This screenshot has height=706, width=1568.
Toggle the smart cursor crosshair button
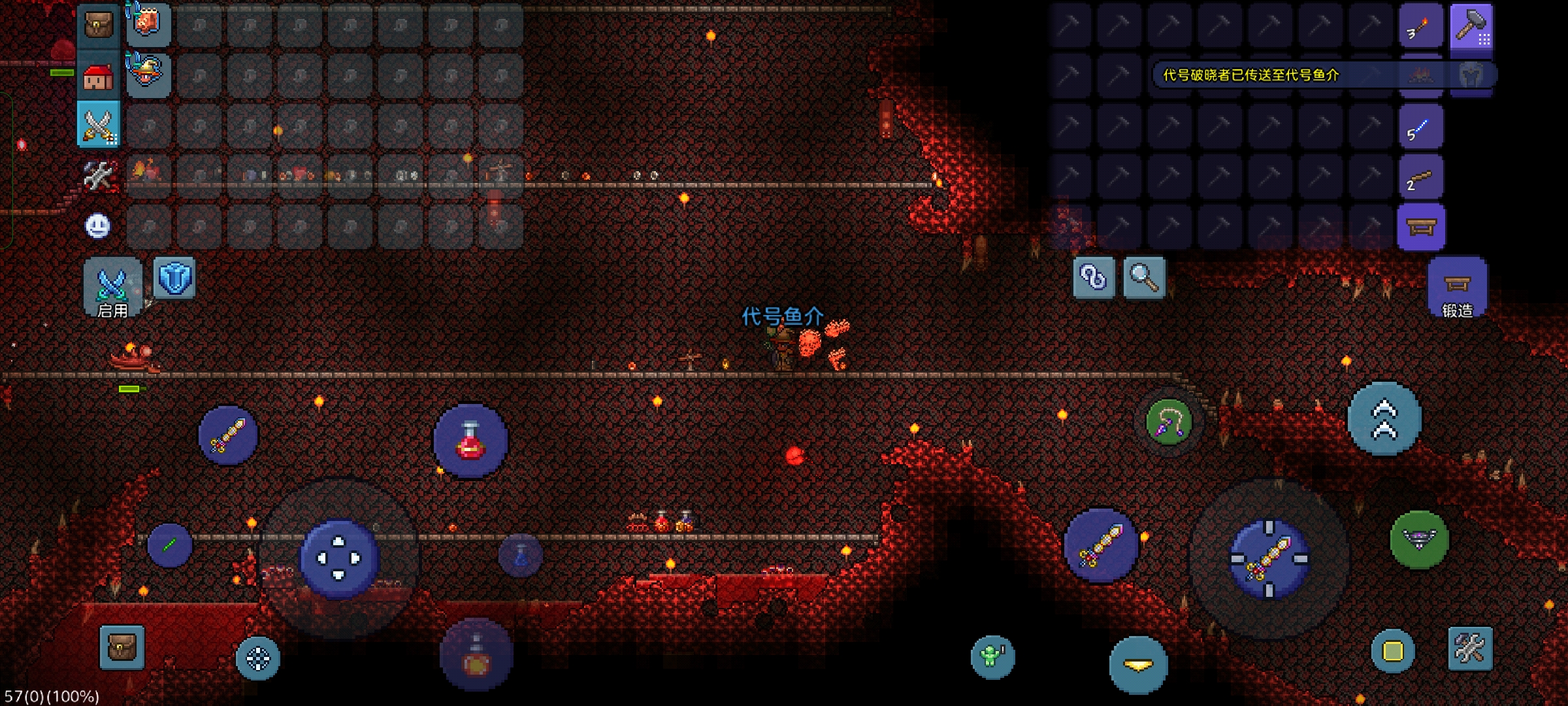(x=257, y=658)
